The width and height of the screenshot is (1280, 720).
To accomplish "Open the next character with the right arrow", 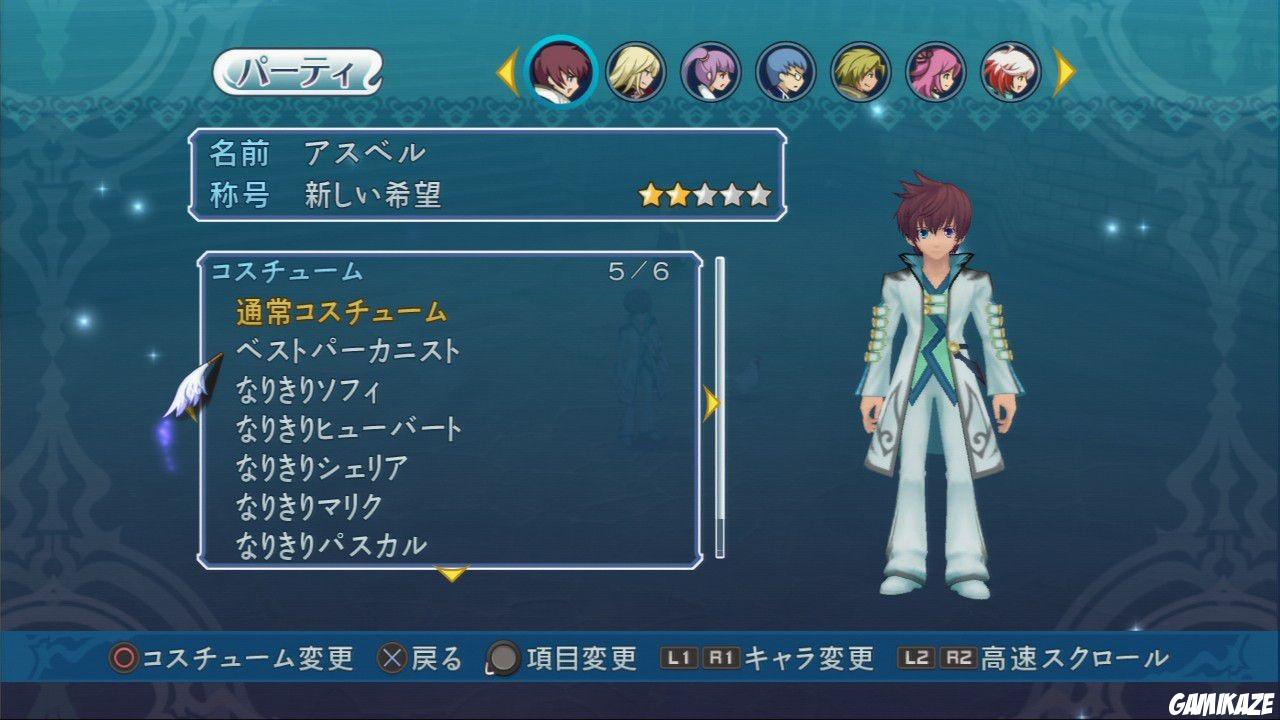I will pos(1063,70).
